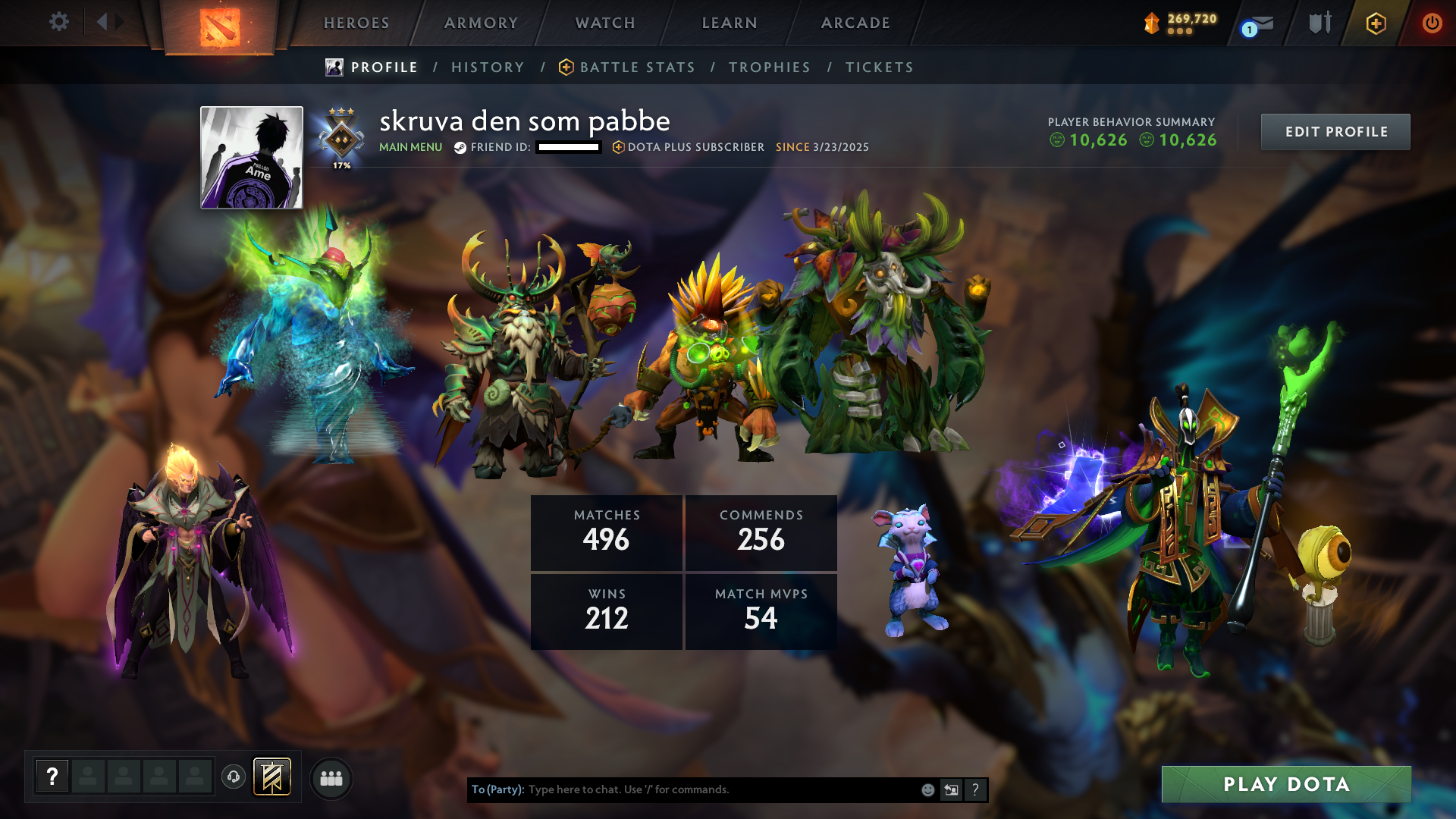The image size is (1456, 819).
Task: Expand the back navigation arrows near the logo
Action: click(108, 20)
